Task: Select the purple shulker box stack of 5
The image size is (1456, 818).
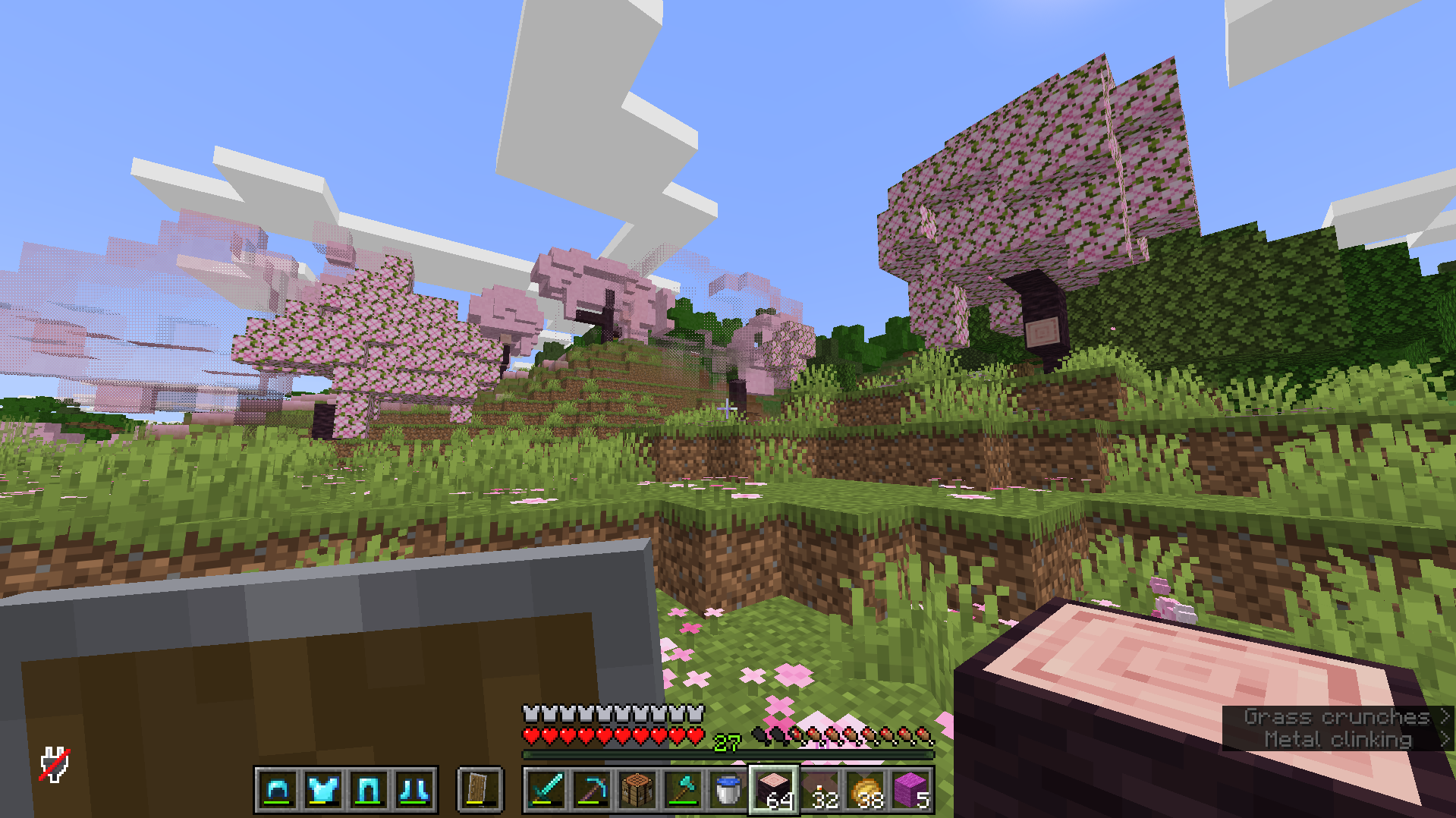Action: tap(911, 789)
